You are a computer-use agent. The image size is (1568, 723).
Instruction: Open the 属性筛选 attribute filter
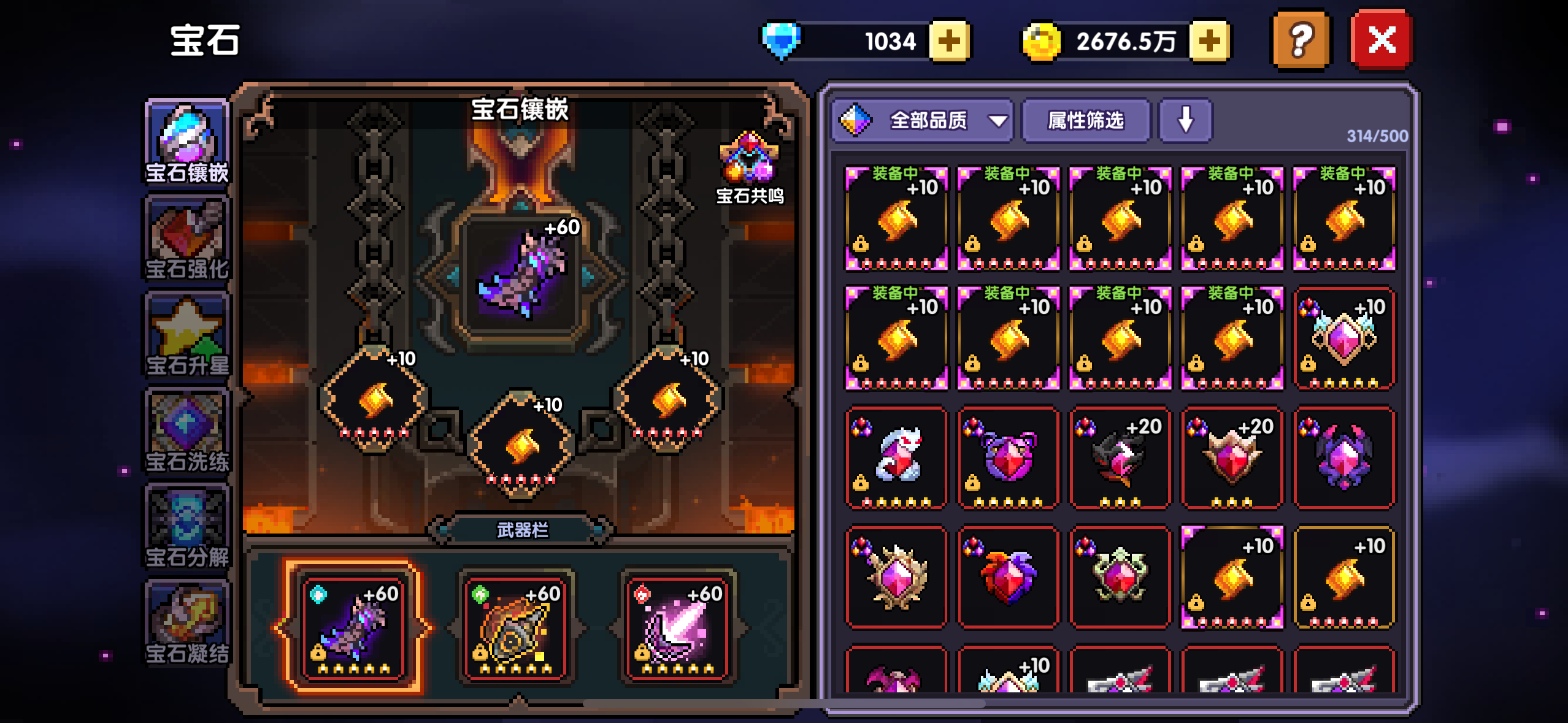point(1086,121)
